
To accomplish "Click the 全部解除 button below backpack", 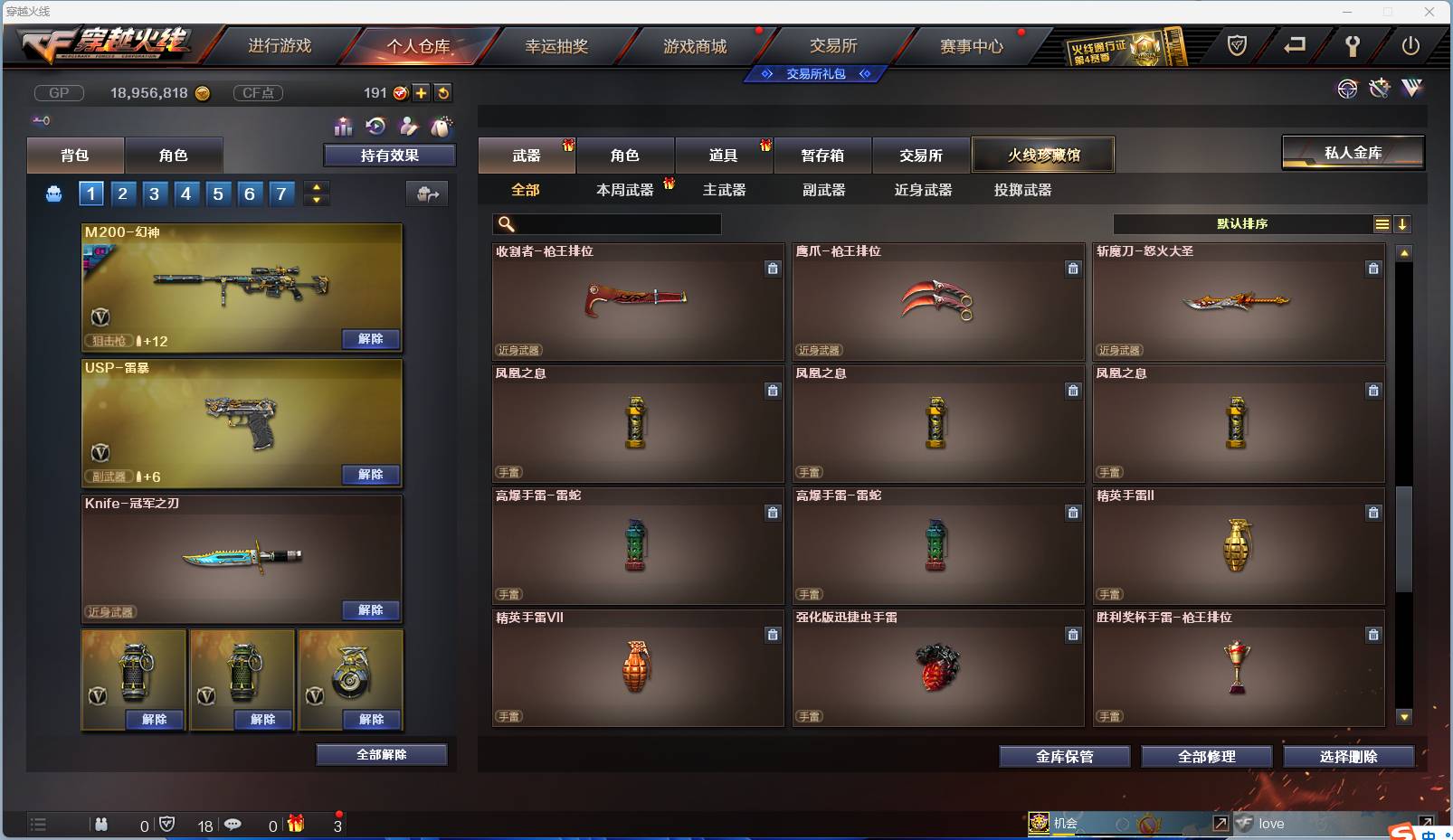I will tap(382, 754).
